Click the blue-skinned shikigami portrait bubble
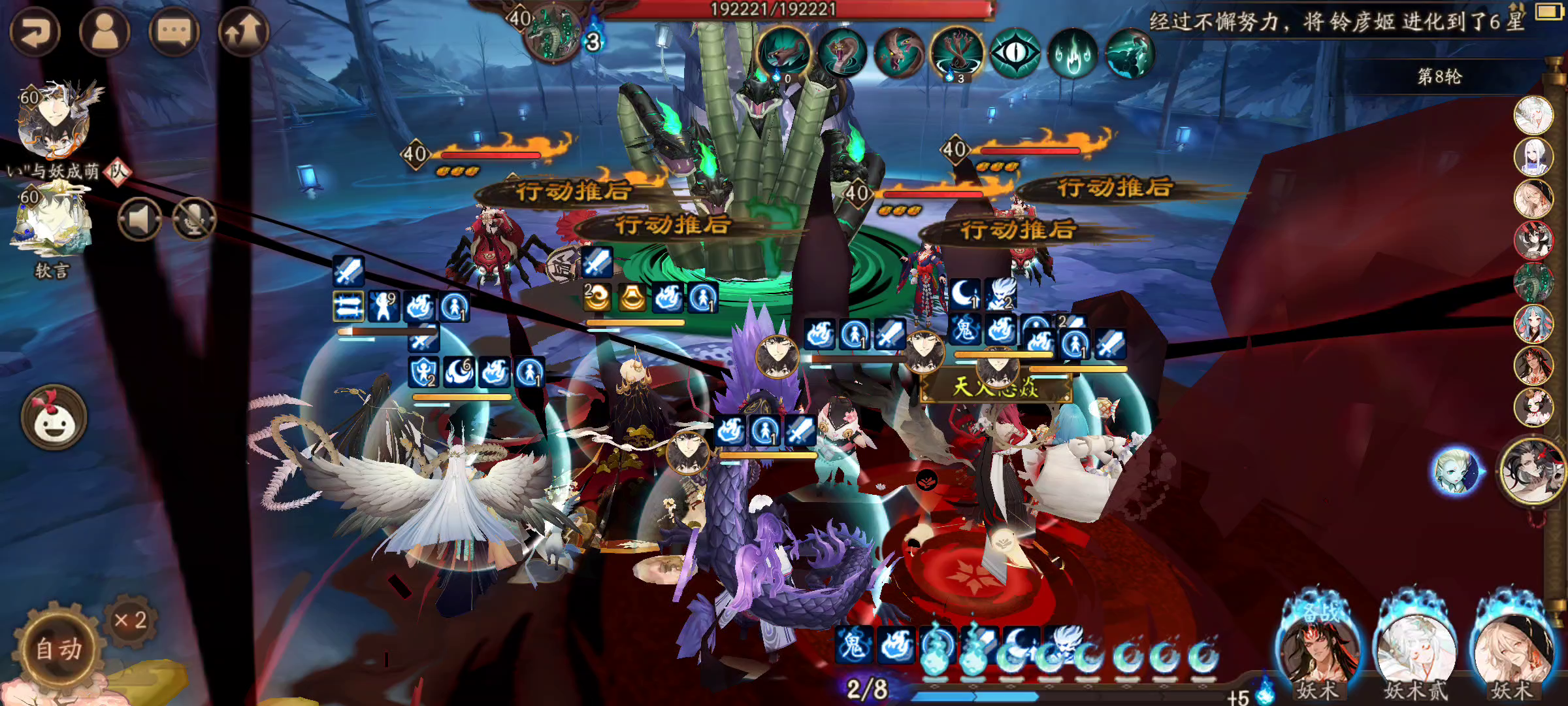The height and width of the screenshot is (706, 1568). pyautogui.click(x=1455, y=471)
